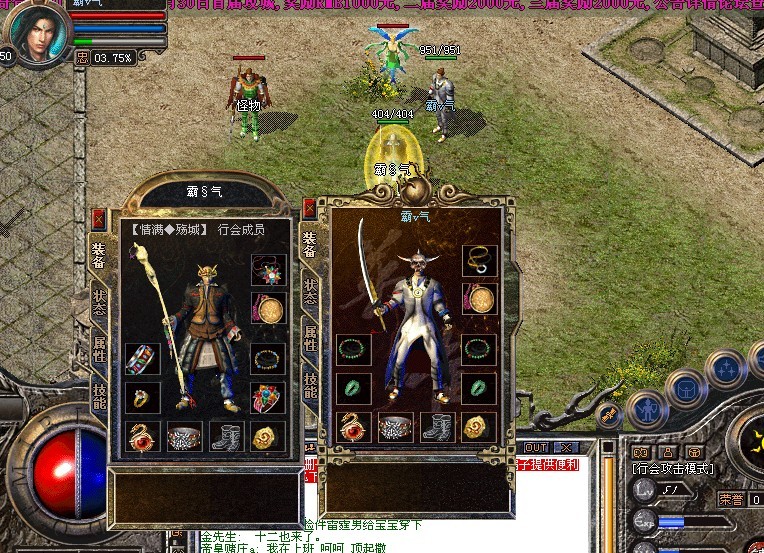Inspect the left panel's multicolor jeweled bracelet
The image size is (764, 553).
(142, 360)
